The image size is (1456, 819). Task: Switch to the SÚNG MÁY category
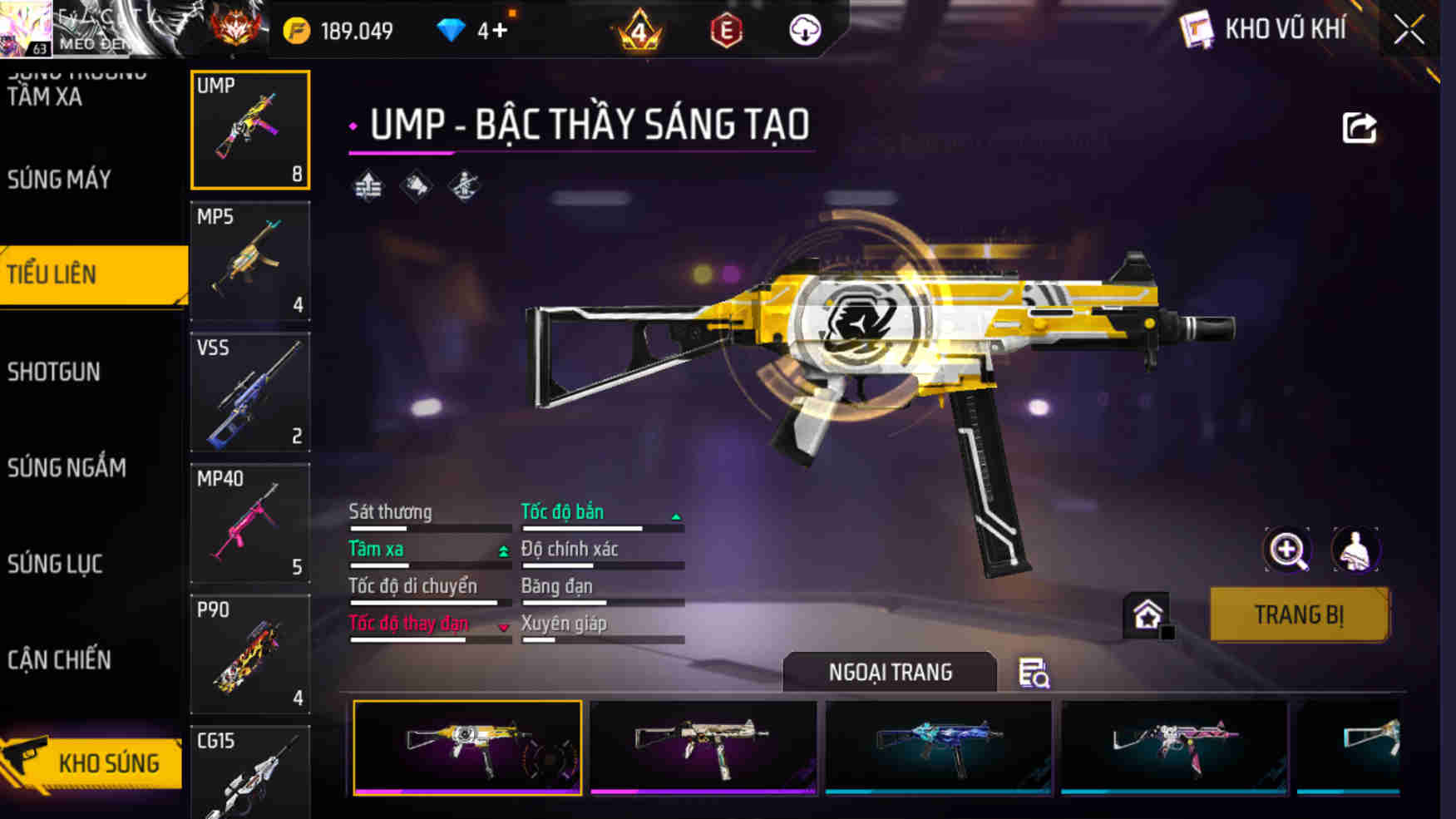coord(60,180)
